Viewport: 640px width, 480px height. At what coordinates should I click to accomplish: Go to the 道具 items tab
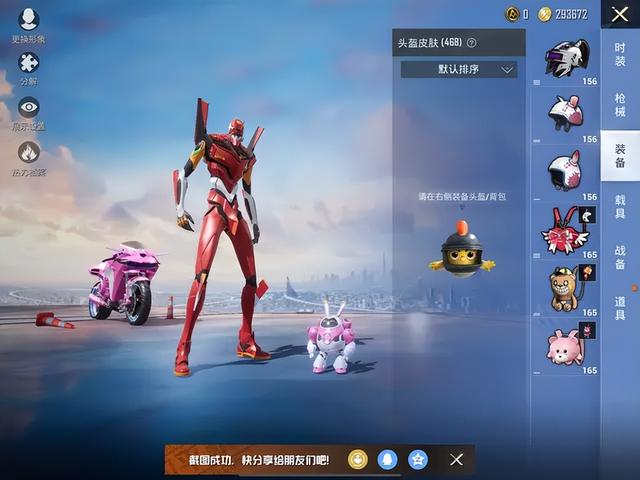(620, 309)
